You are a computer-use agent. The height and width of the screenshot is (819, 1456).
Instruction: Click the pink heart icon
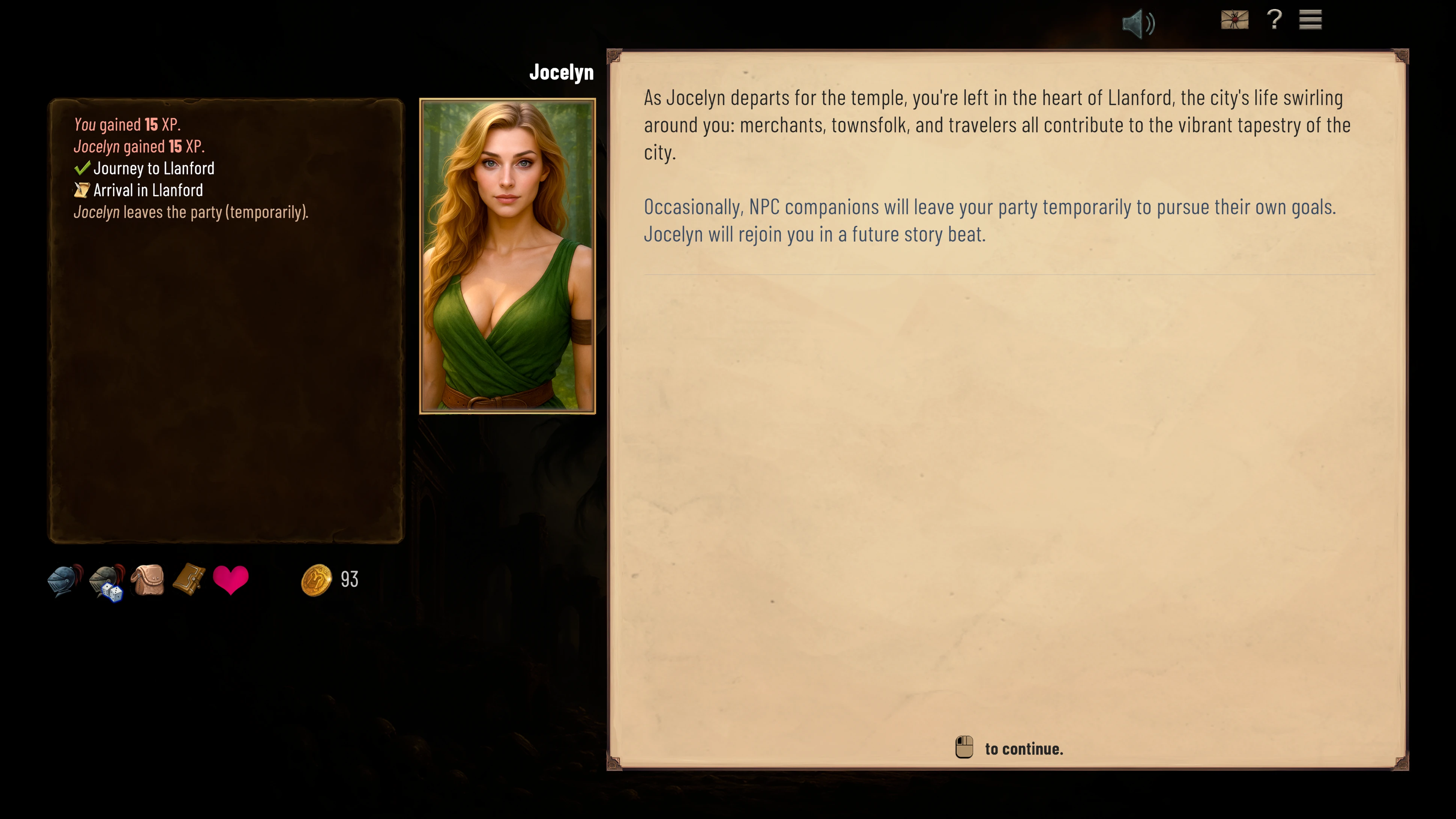pyautogui.click(x=231, y=580)
